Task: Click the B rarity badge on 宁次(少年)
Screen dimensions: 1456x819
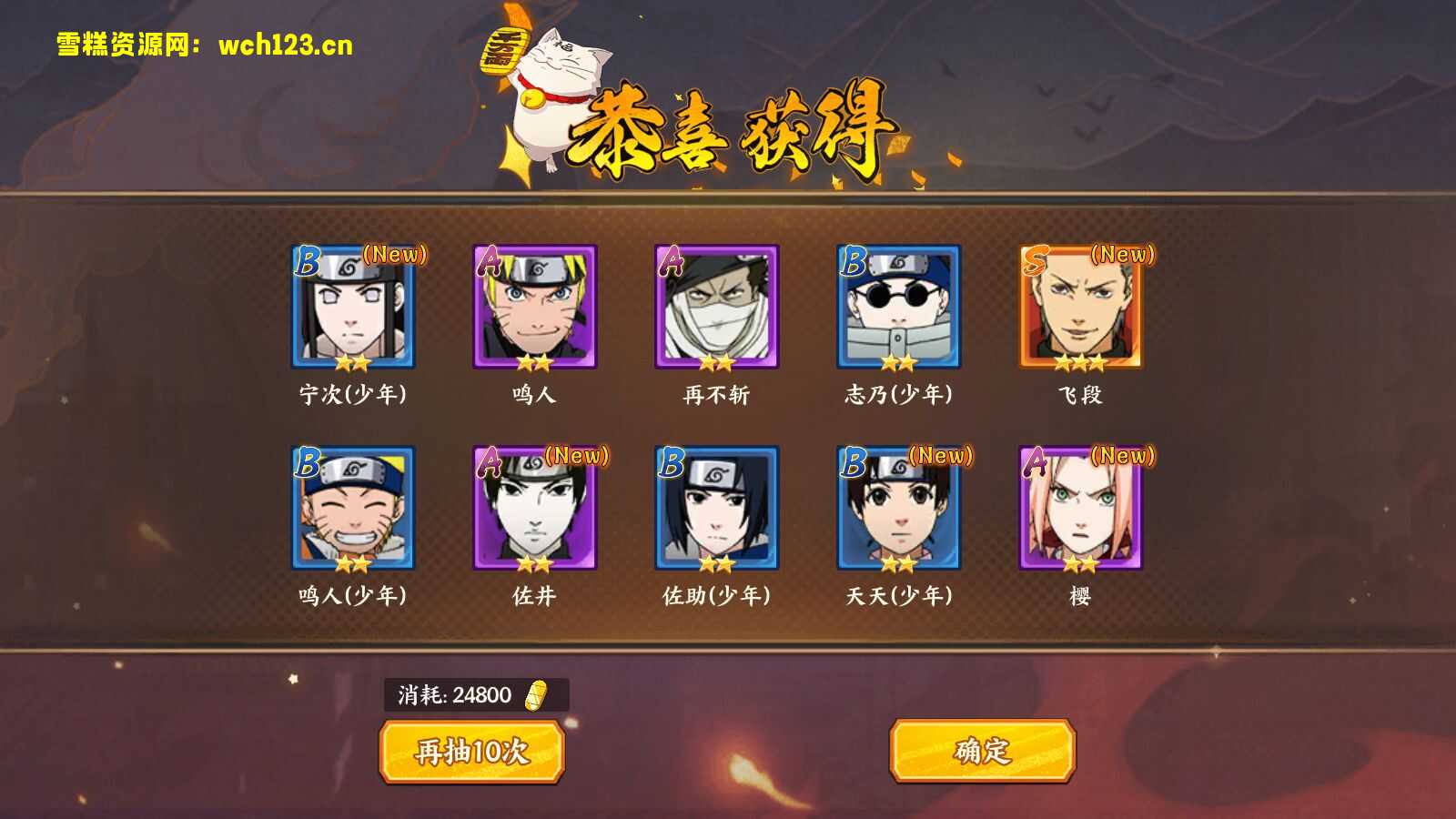Action: (307, 262)
